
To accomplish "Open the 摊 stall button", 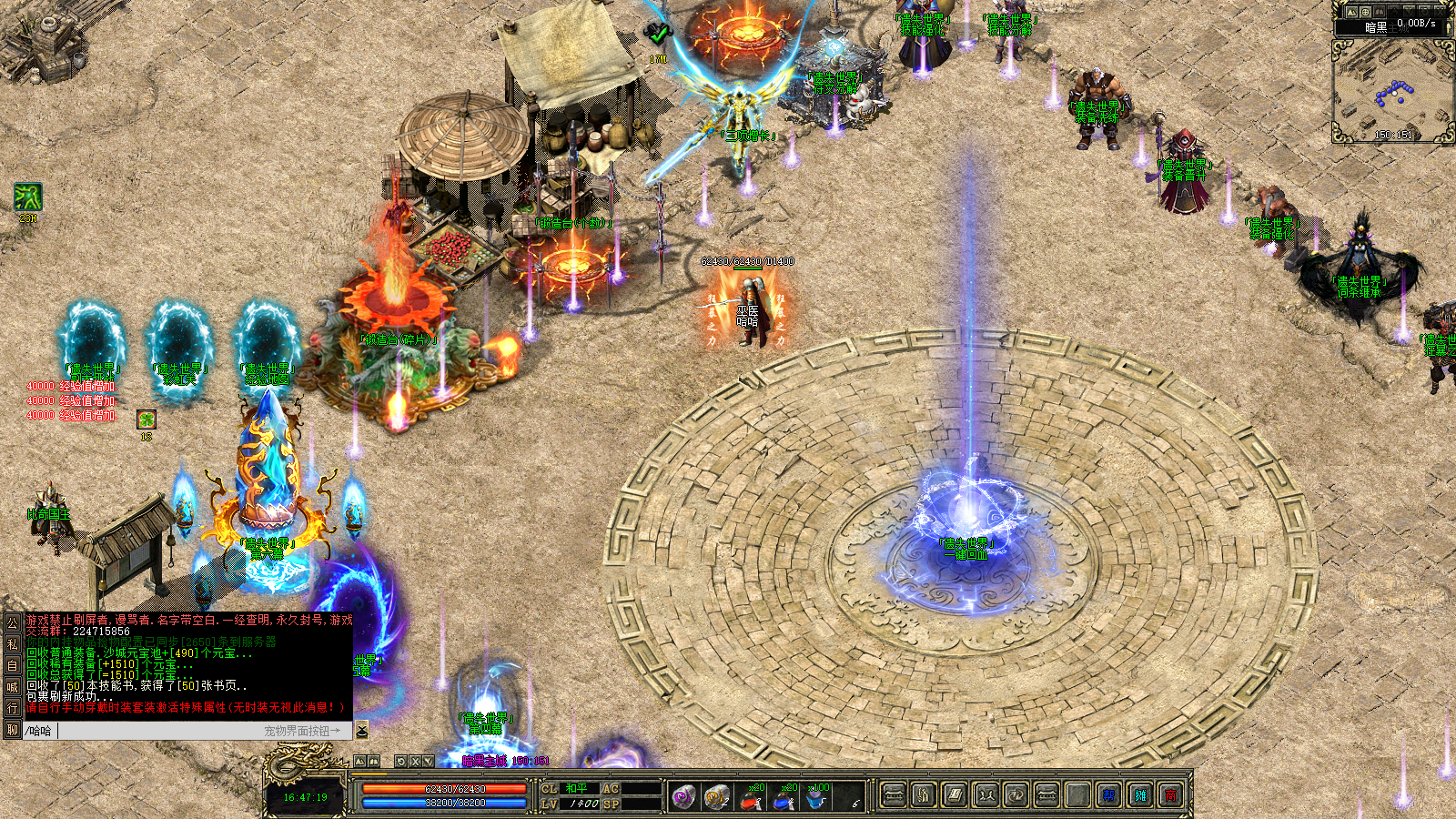I will click(x=1139, y=796).
